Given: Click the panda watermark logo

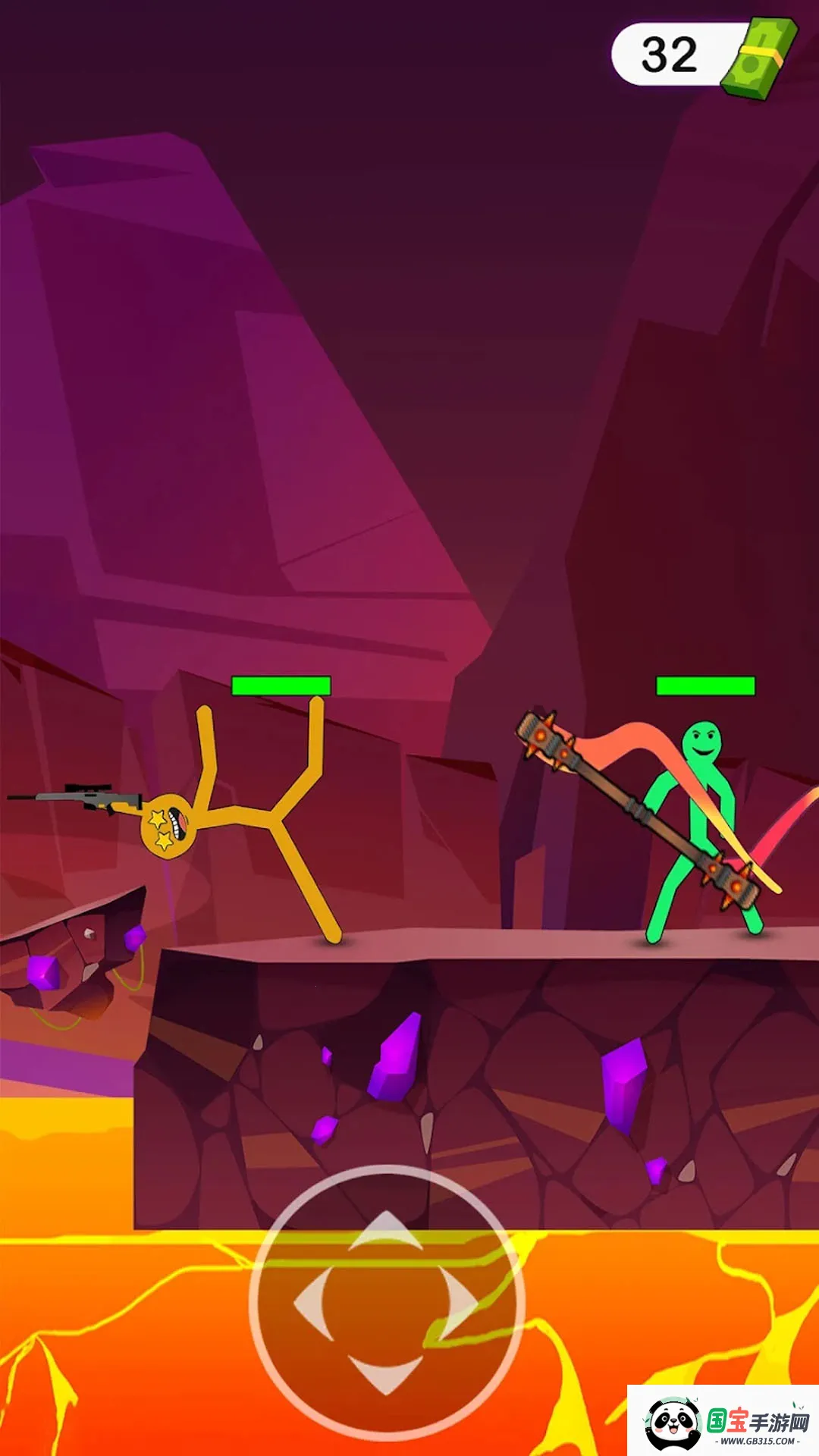Looking at the screenshot, I should (672, 1423).
